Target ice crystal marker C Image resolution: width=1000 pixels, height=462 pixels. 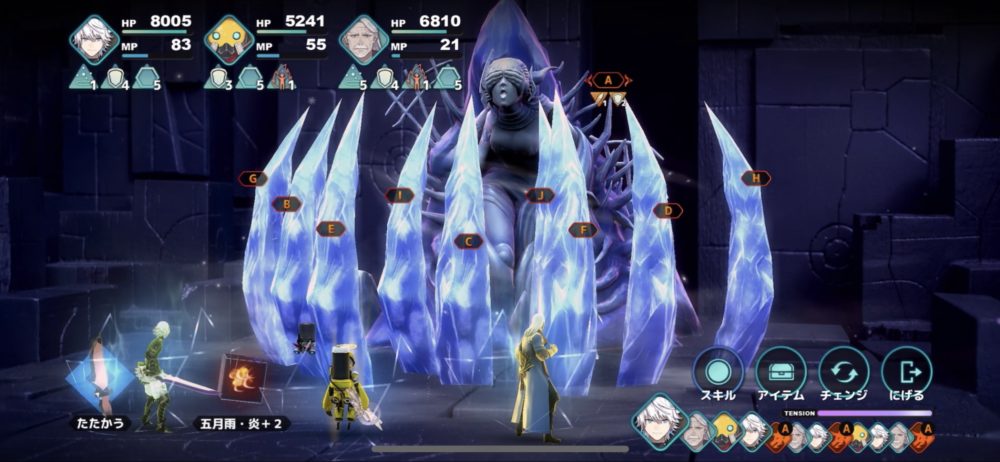(468, 241)
